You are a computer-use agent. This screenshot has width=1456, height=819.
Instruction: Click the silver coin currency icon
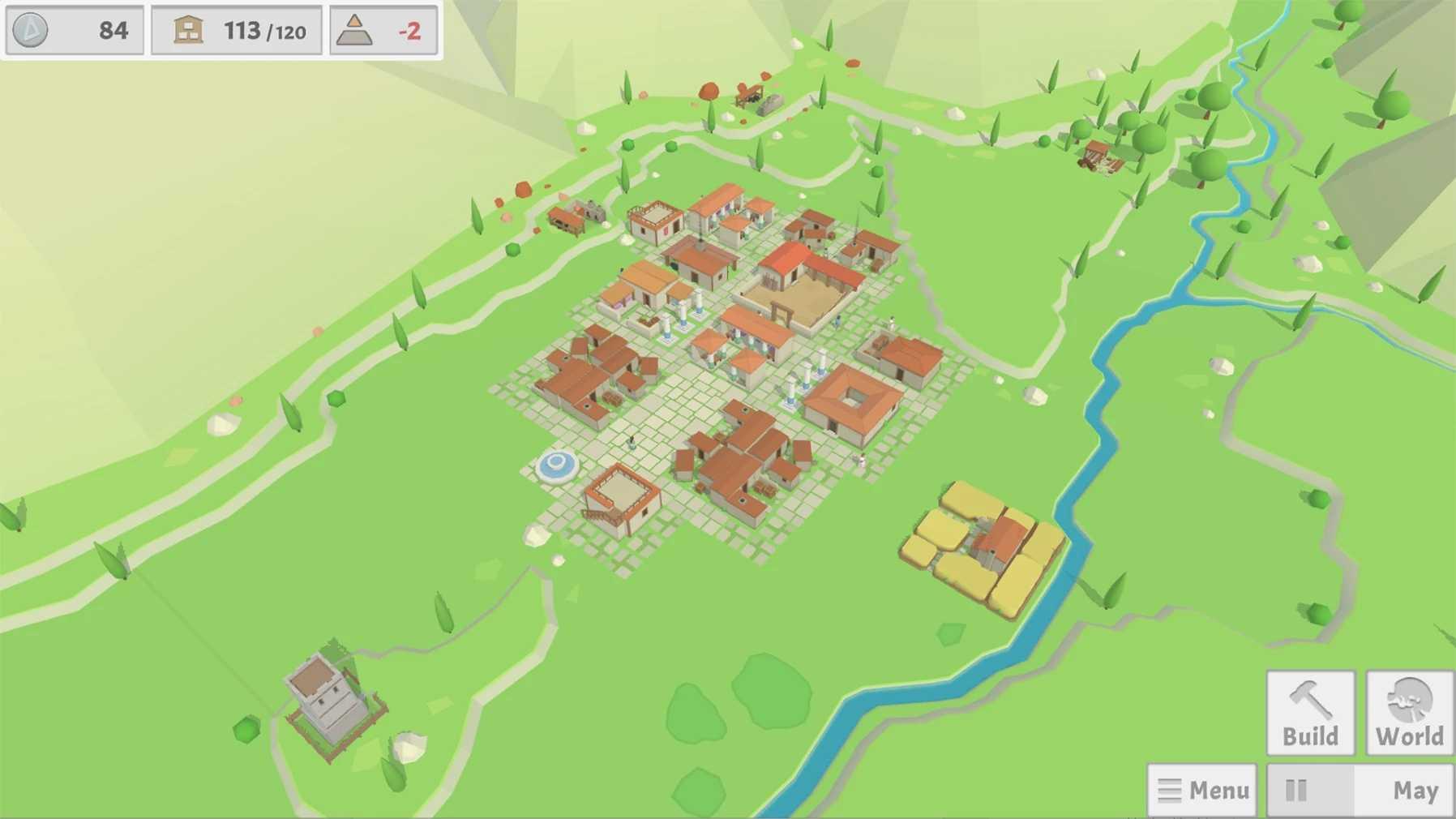tap(30, 31)
